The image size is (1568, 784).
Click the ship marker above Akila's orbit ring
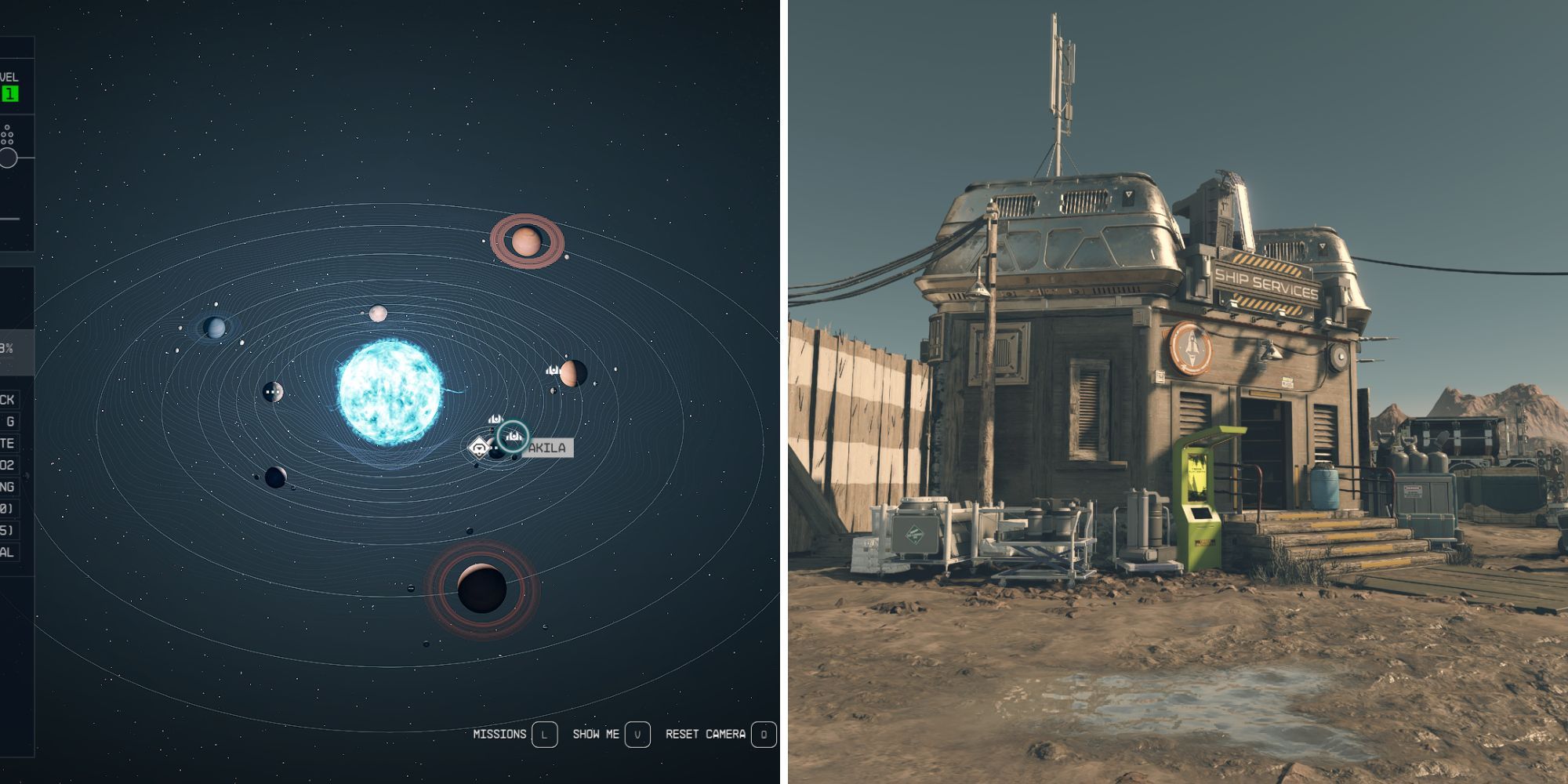(x=495, y=419)
